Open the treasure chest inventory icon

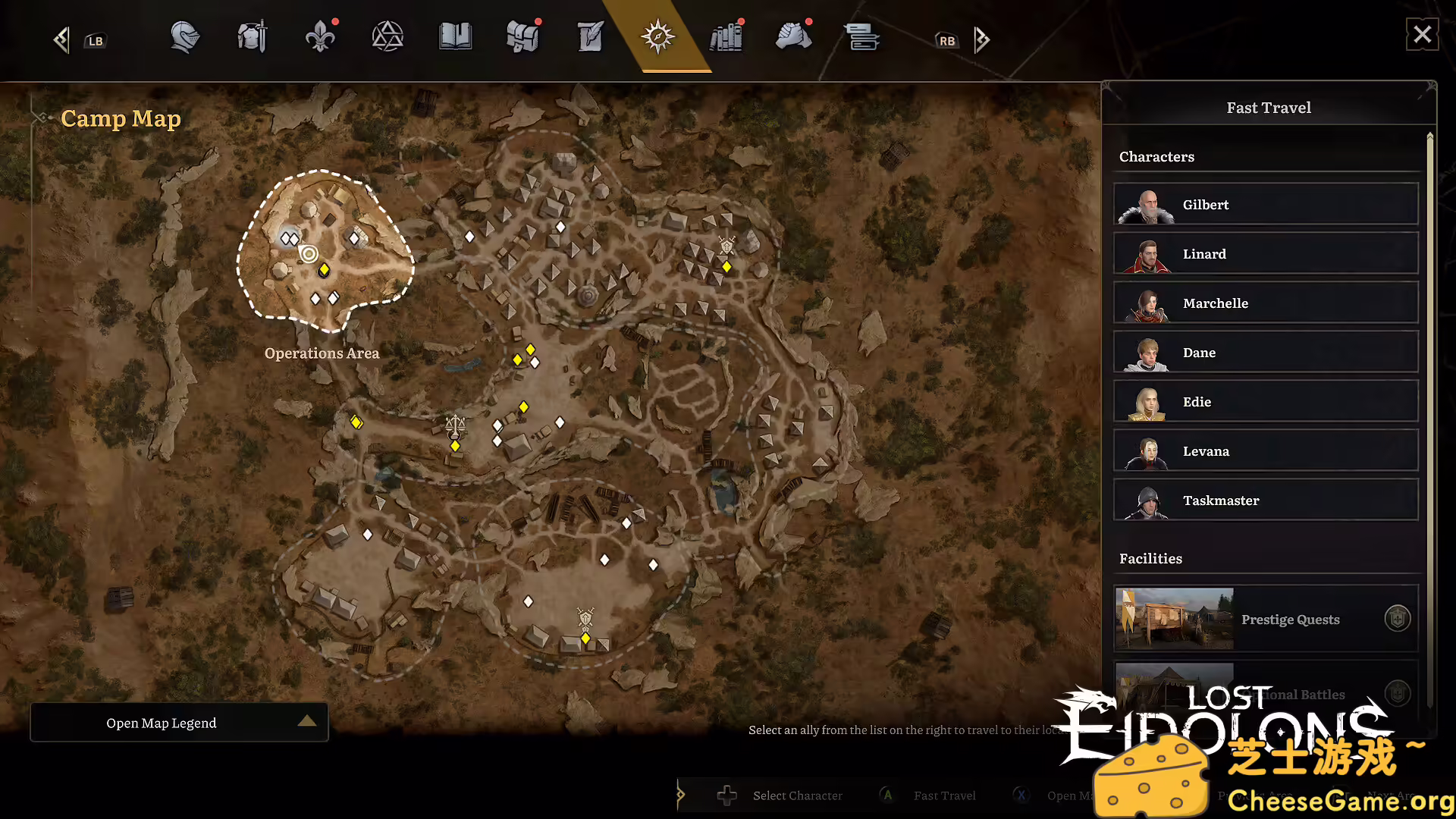(522, 36)
